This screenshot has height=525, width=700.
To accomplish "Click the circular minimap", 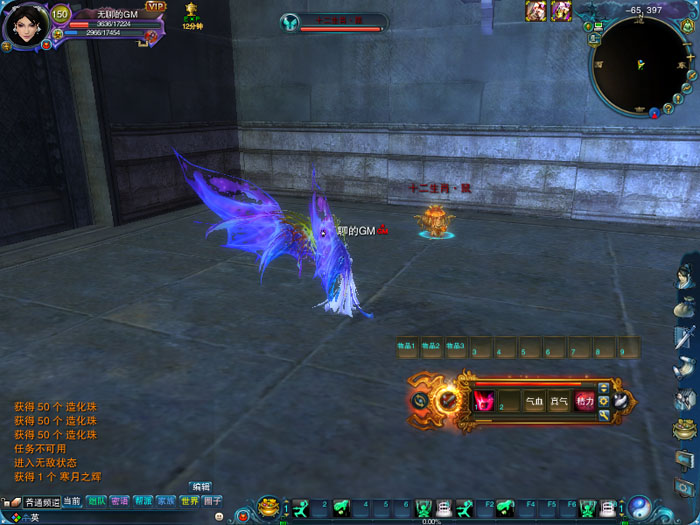I will click(639, 63).
